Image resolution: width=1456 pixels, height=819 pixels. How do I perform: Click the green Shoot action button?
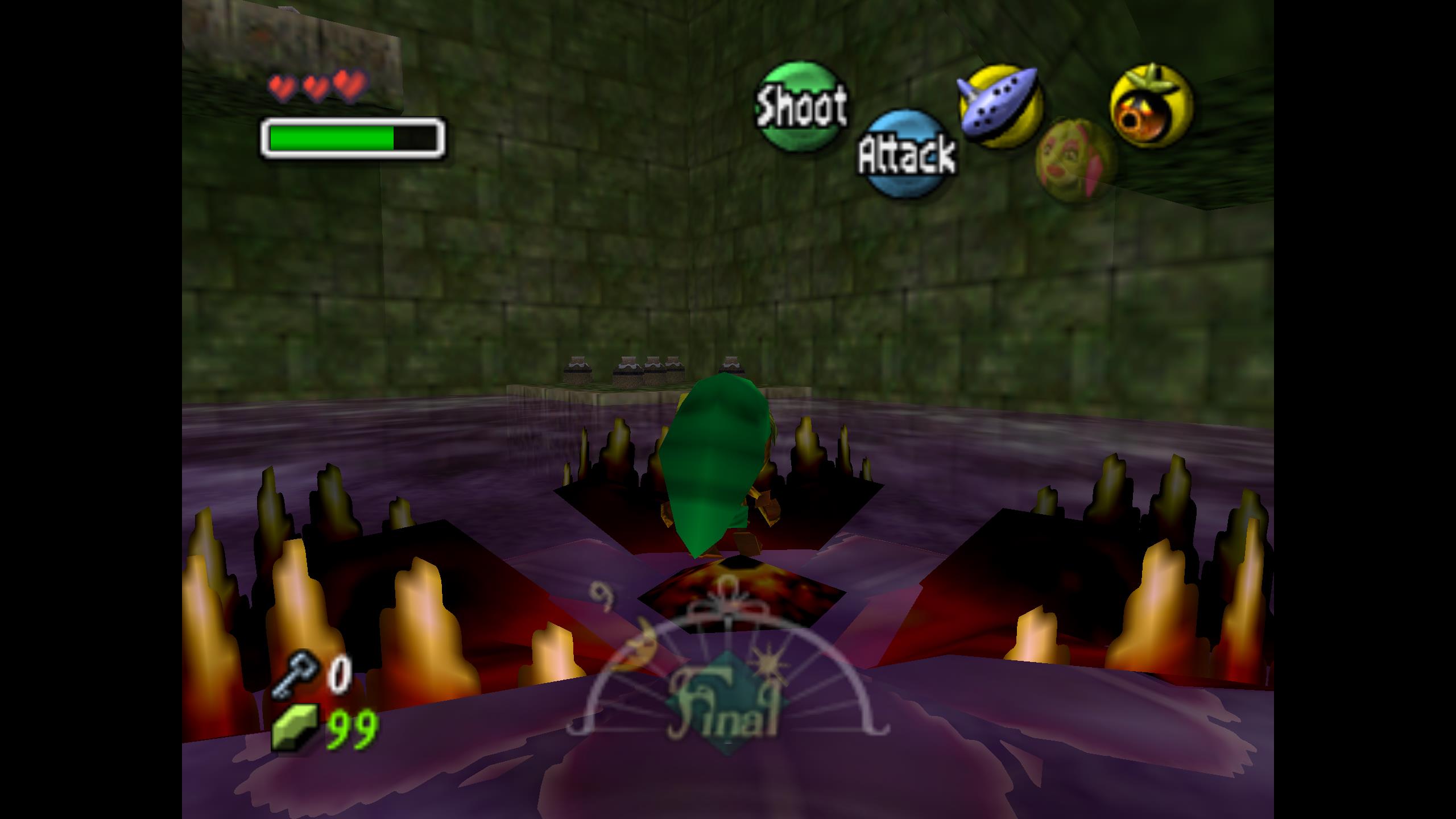coord(800,107)
